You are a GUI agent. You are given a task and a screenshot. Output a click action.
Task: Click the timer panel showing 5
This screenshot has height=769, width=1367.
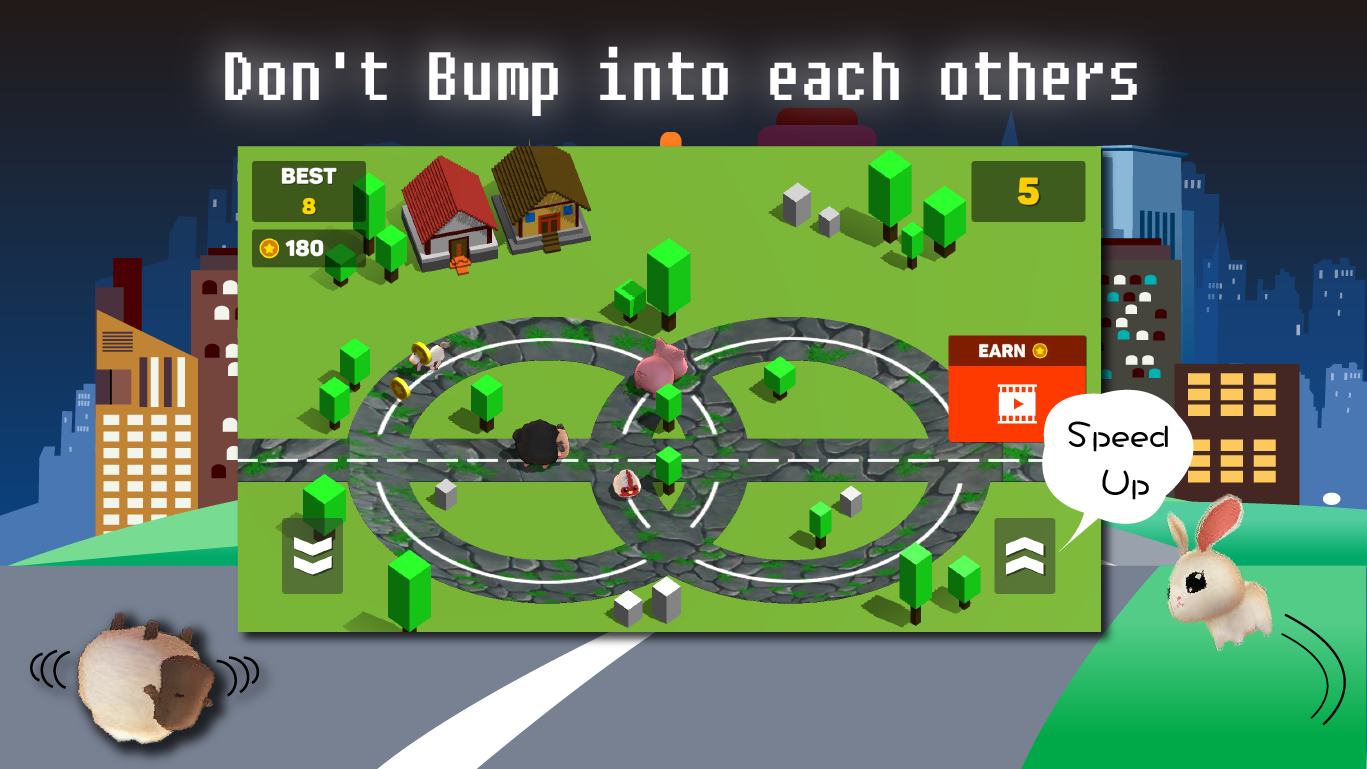click(x=1027, y=192)
